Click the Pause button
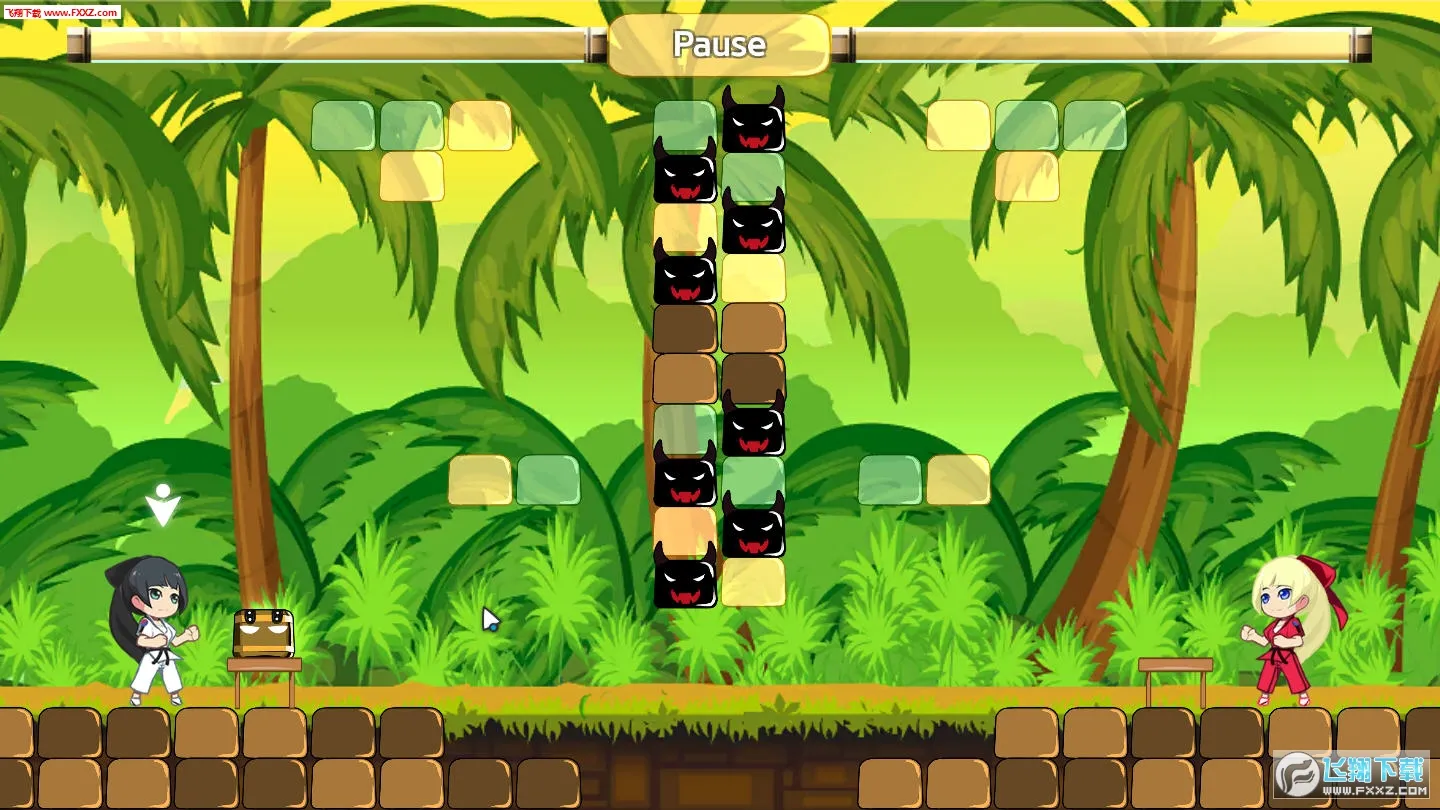1440x810 pixels. pos(719,45)
